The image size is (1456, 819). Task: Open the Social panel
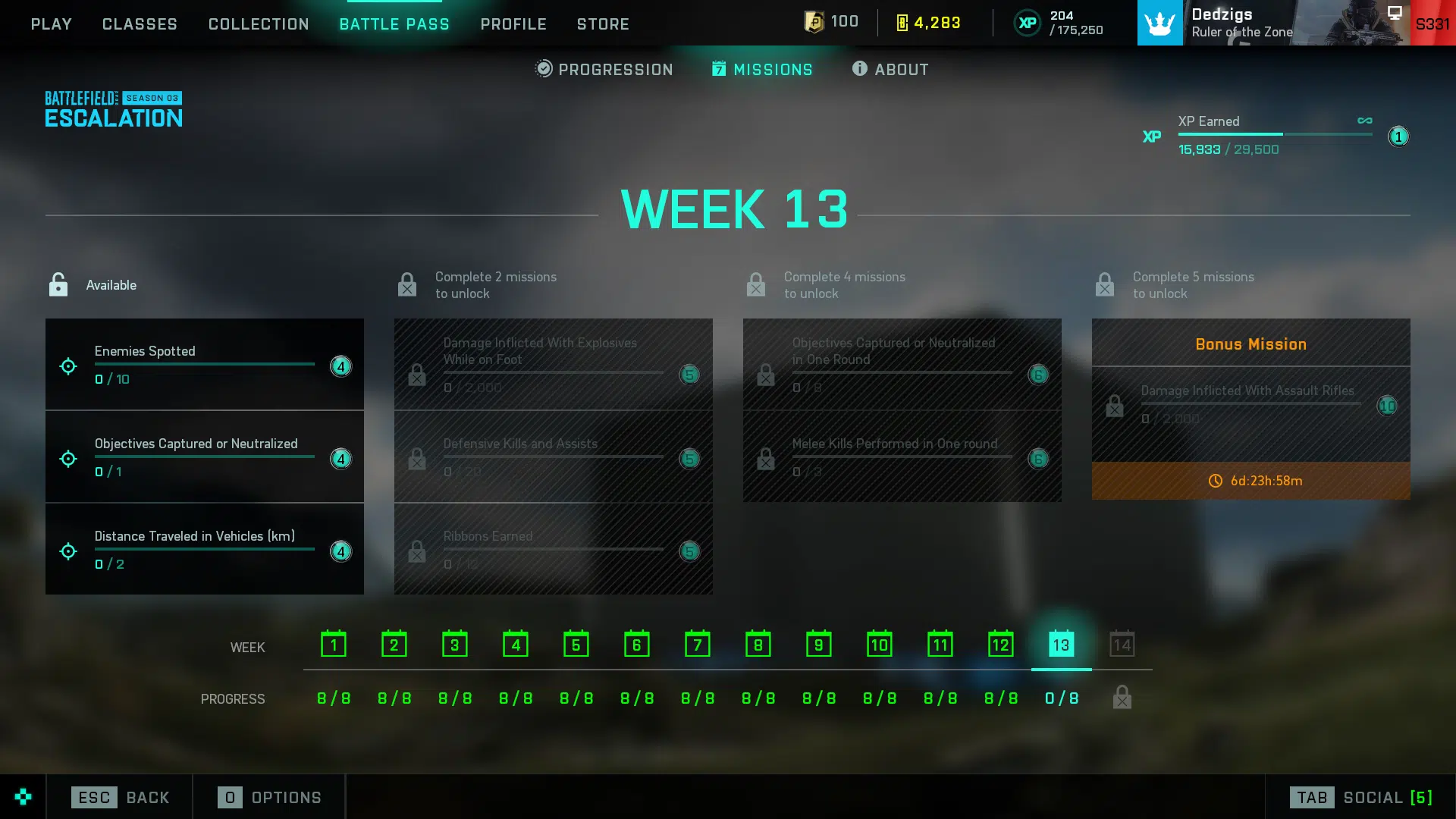[1360, 797]
